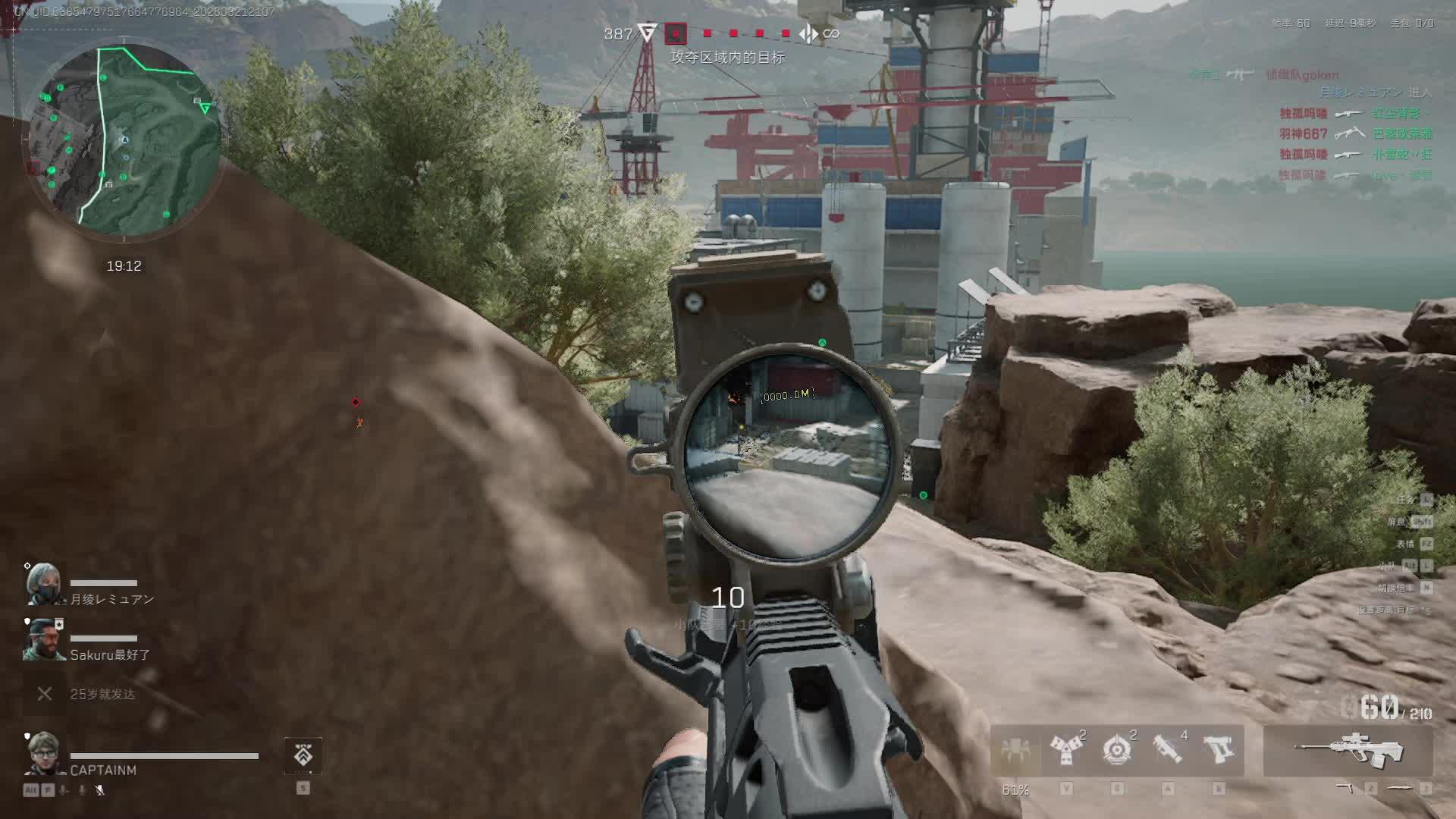
Task: Select squadmate Sakuru最好了 portrait
Action: pos(44,639)
